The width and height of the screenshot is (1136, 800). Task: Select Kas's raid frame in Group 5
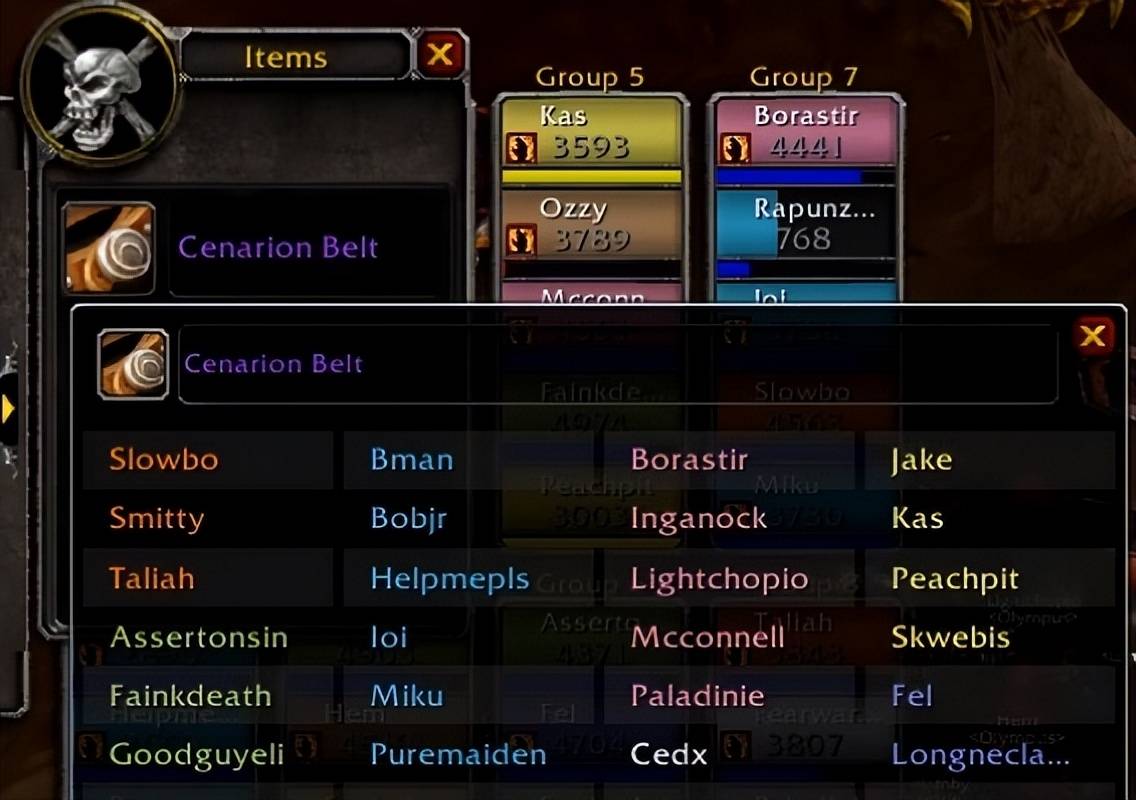point(591,132)
